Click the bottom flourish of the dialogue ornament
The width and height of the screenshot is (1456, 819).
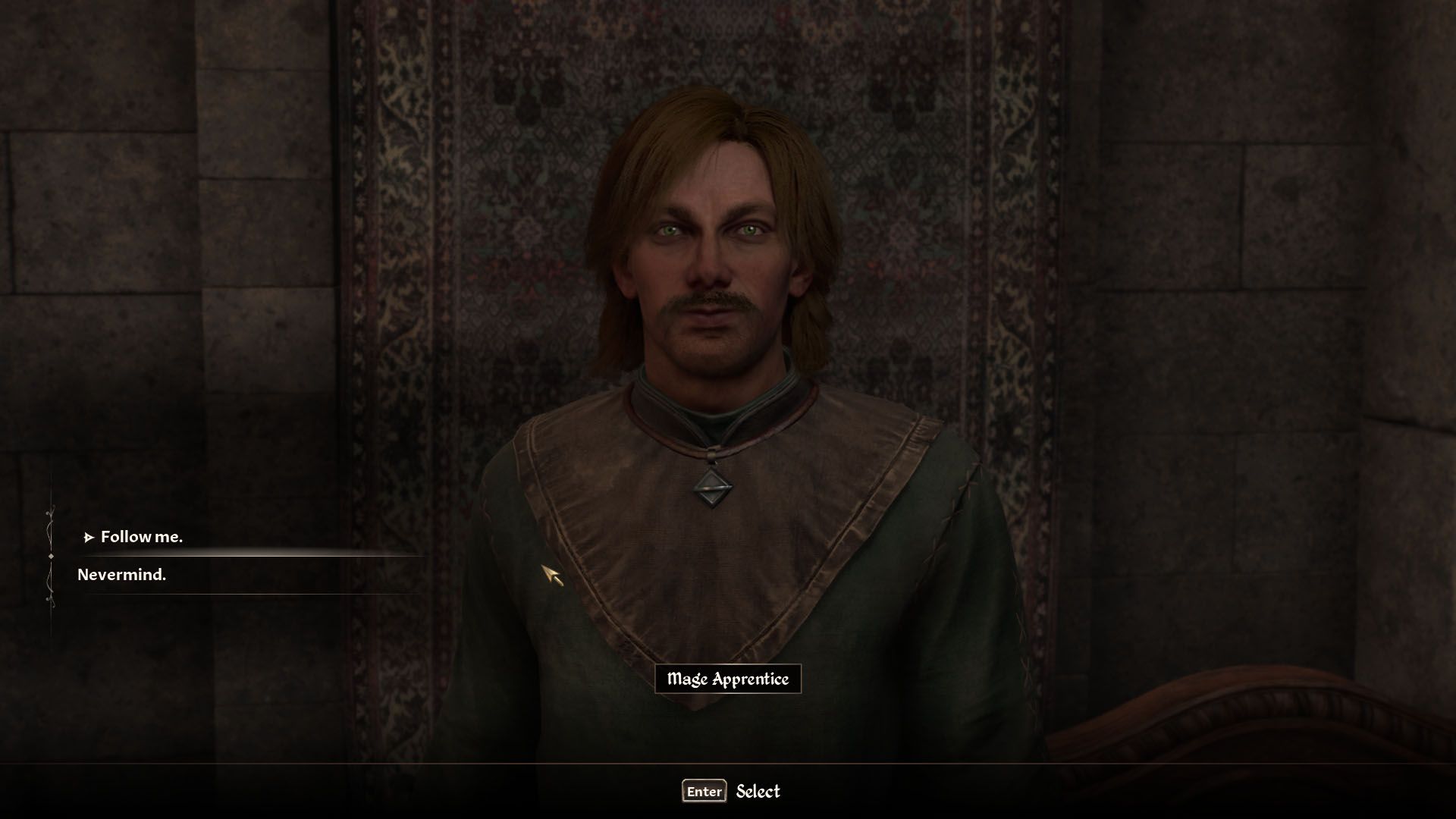tap(51, 599)
